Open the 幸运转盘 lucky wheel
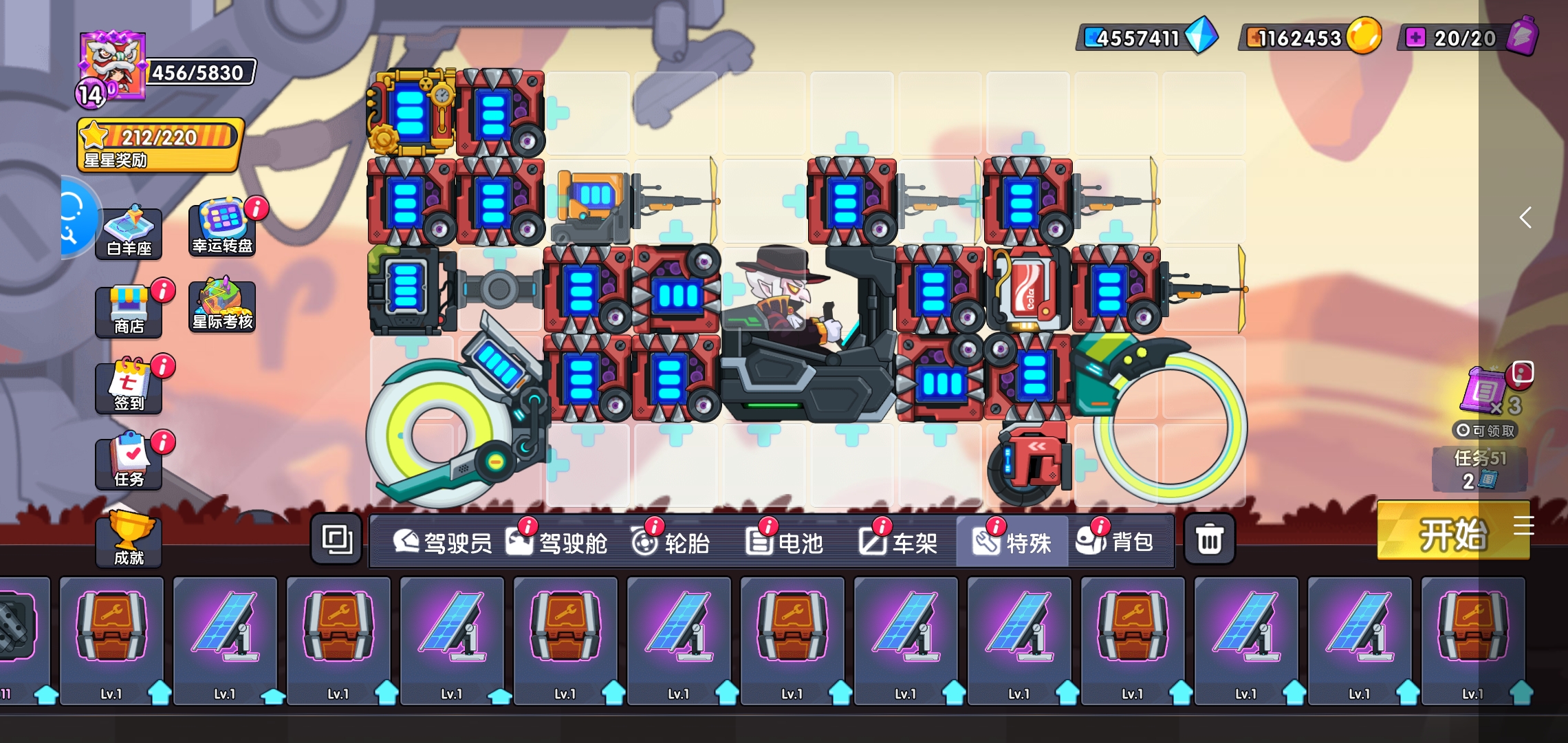Viewport: 1568px width, 743px height. [x=222, y=229]
